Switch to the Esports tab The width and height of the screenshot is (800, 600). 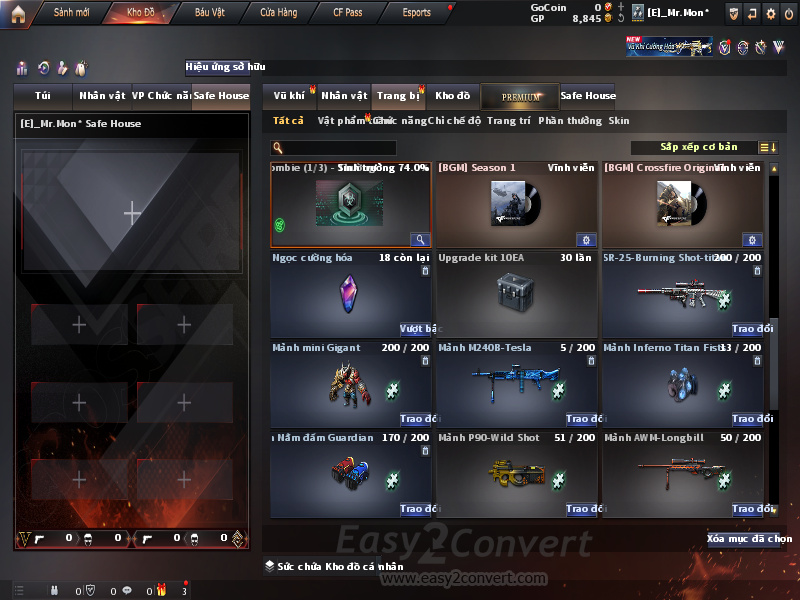point(416,13)
